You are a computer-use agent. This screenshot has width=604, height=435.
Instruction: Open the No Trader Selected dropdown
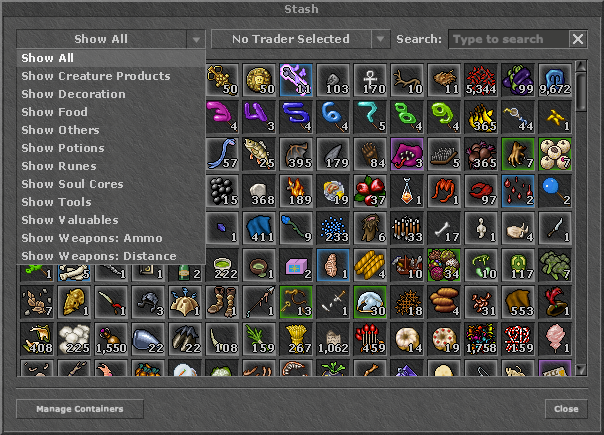click(300, 39)
